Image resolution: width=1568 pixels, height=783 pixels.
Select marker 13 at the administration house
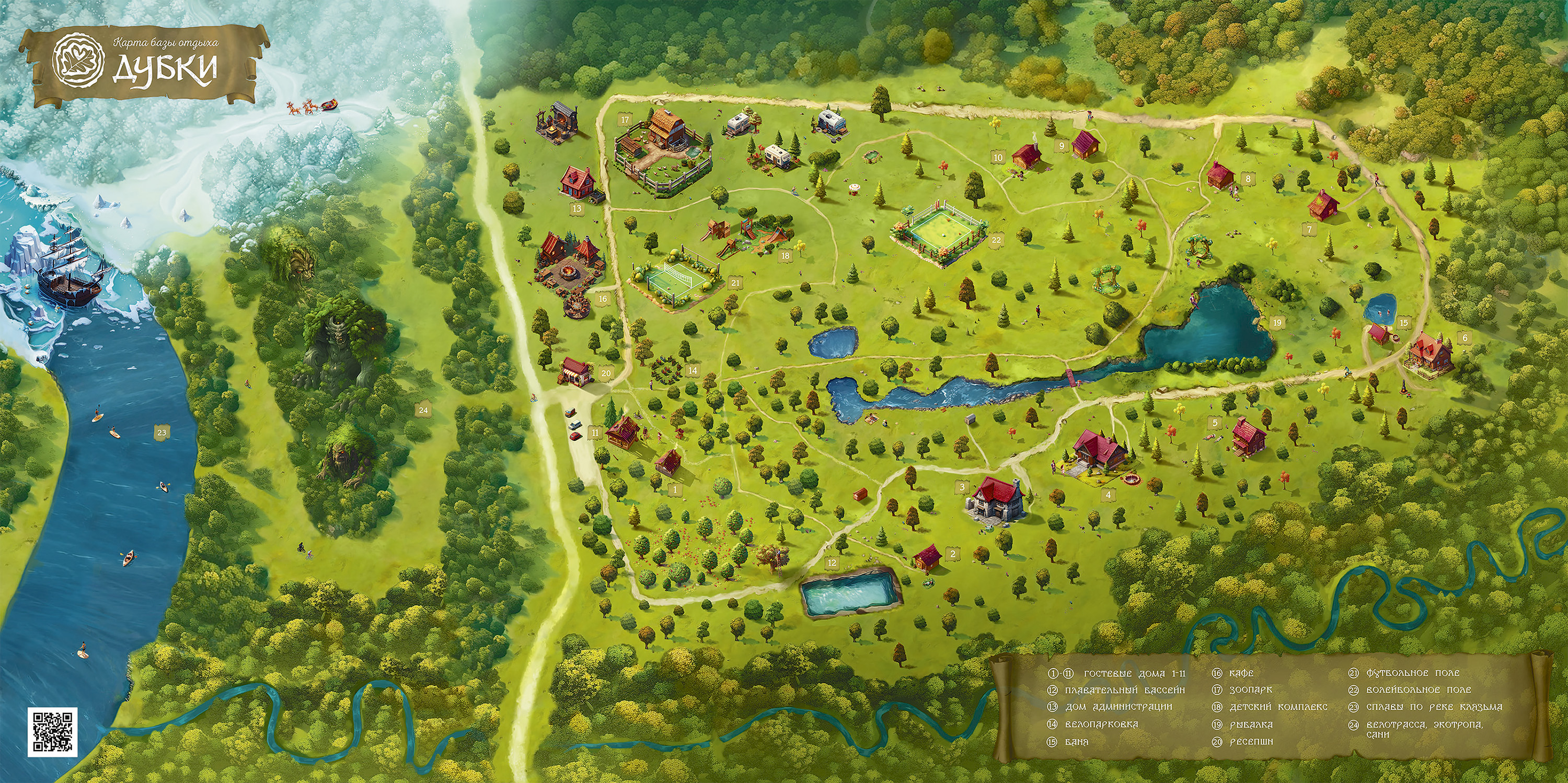click(x=577, y=208)
